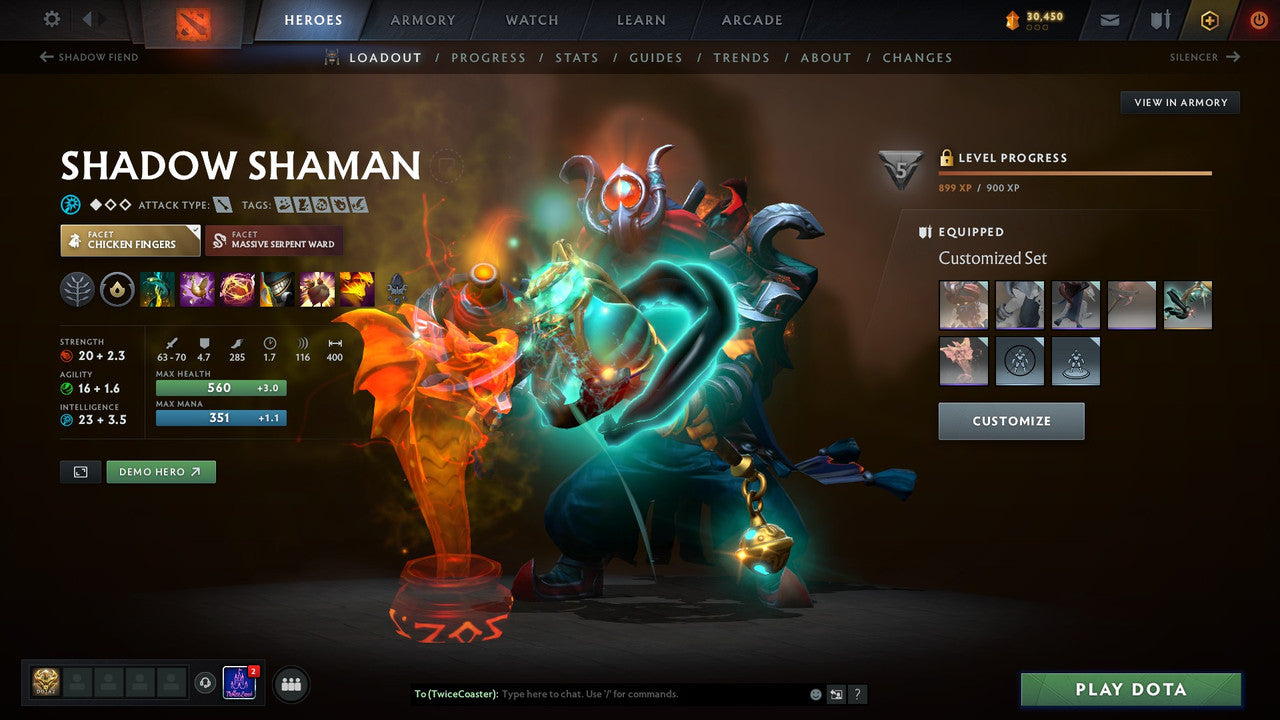Switch to the STATS tab

577,57
